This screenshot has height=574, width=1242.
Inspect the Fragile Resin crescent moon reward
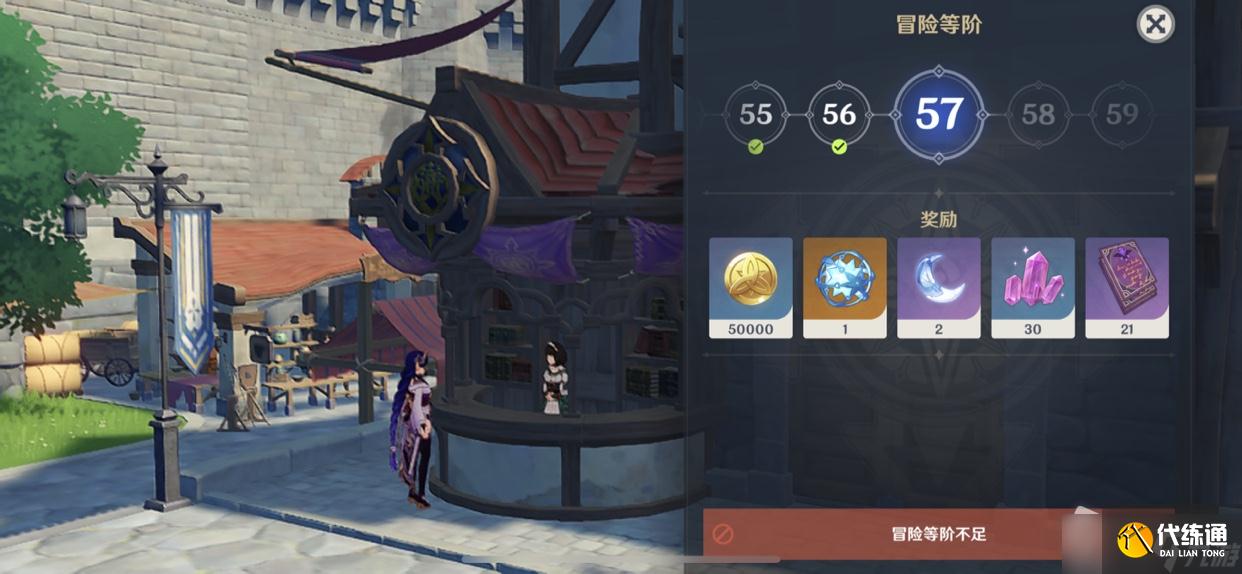click(x=939, y=287)
